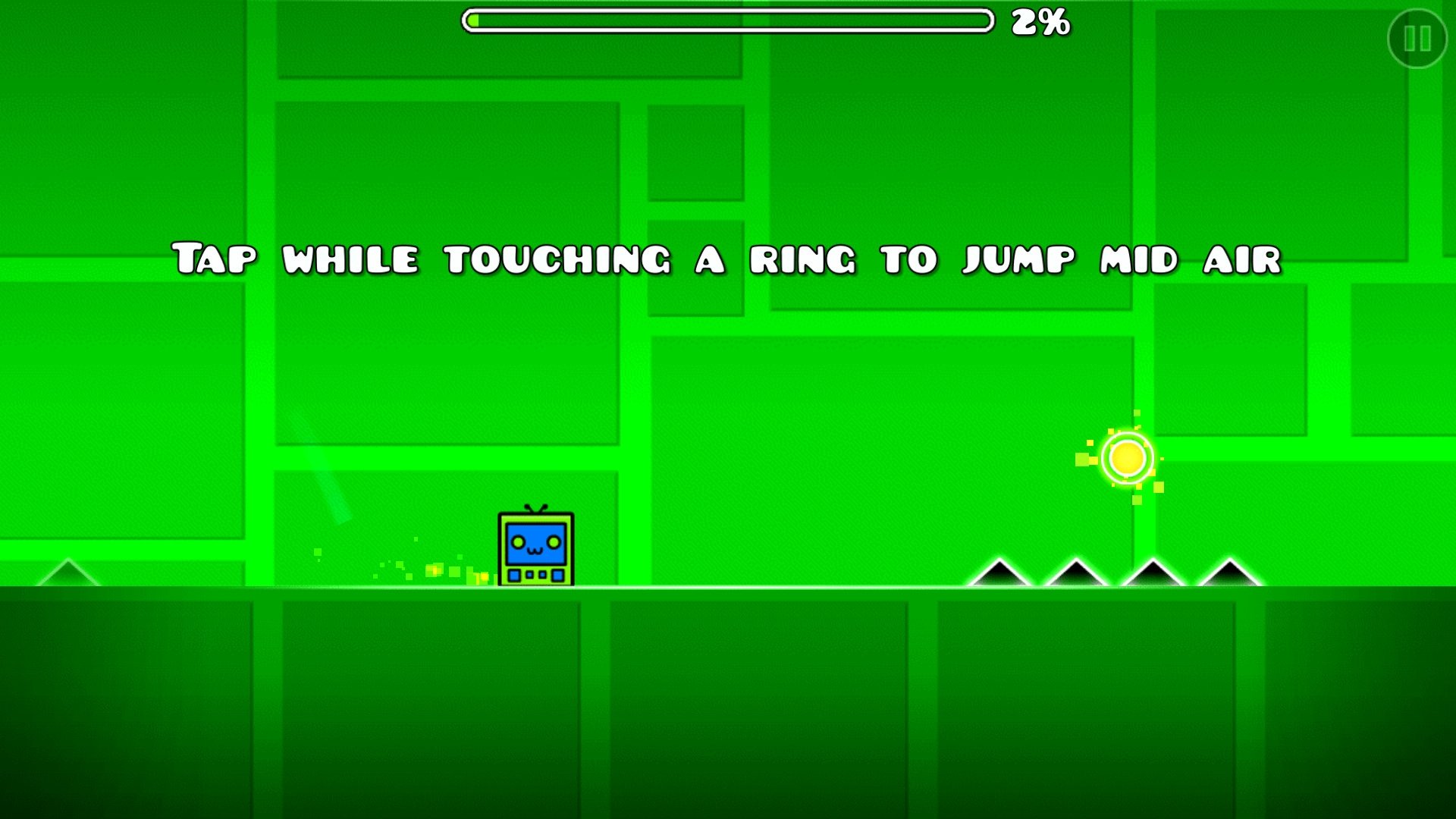Screen dimensions: 1456x819
Task: Tap the leftmost black spike on the ground
Action: point(999,576)
